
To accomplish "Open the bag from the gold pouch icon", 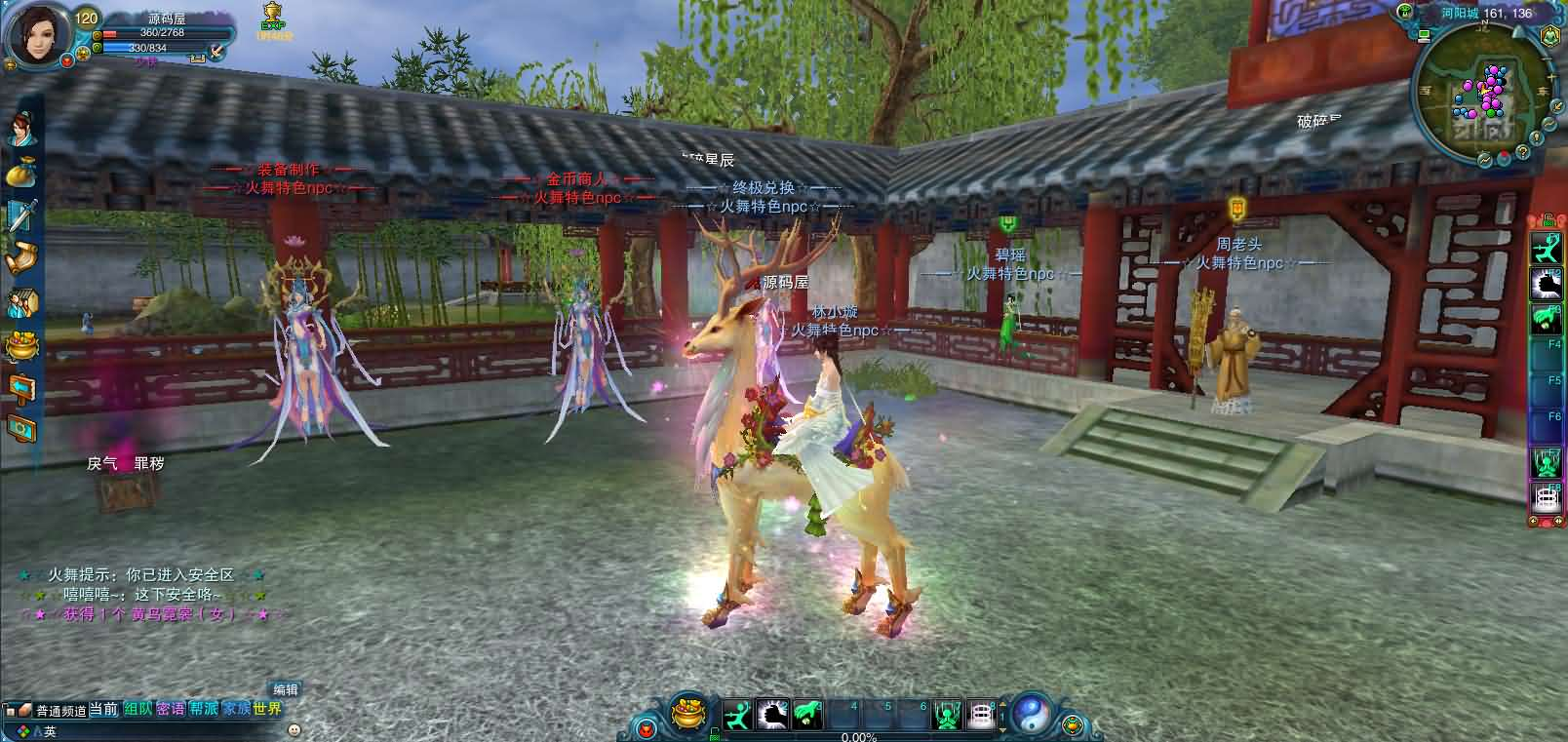I will coord(20,173).
